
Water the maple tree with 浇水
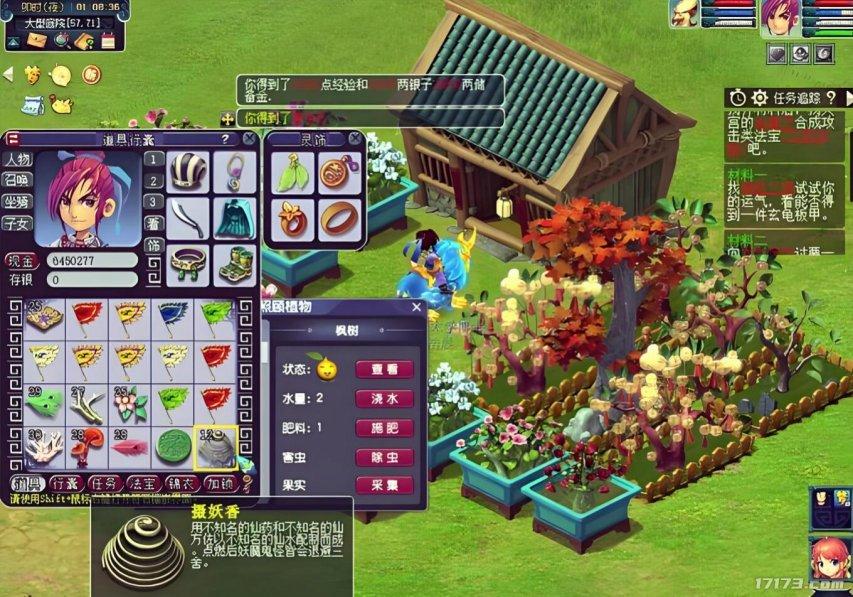click(384, 398)
